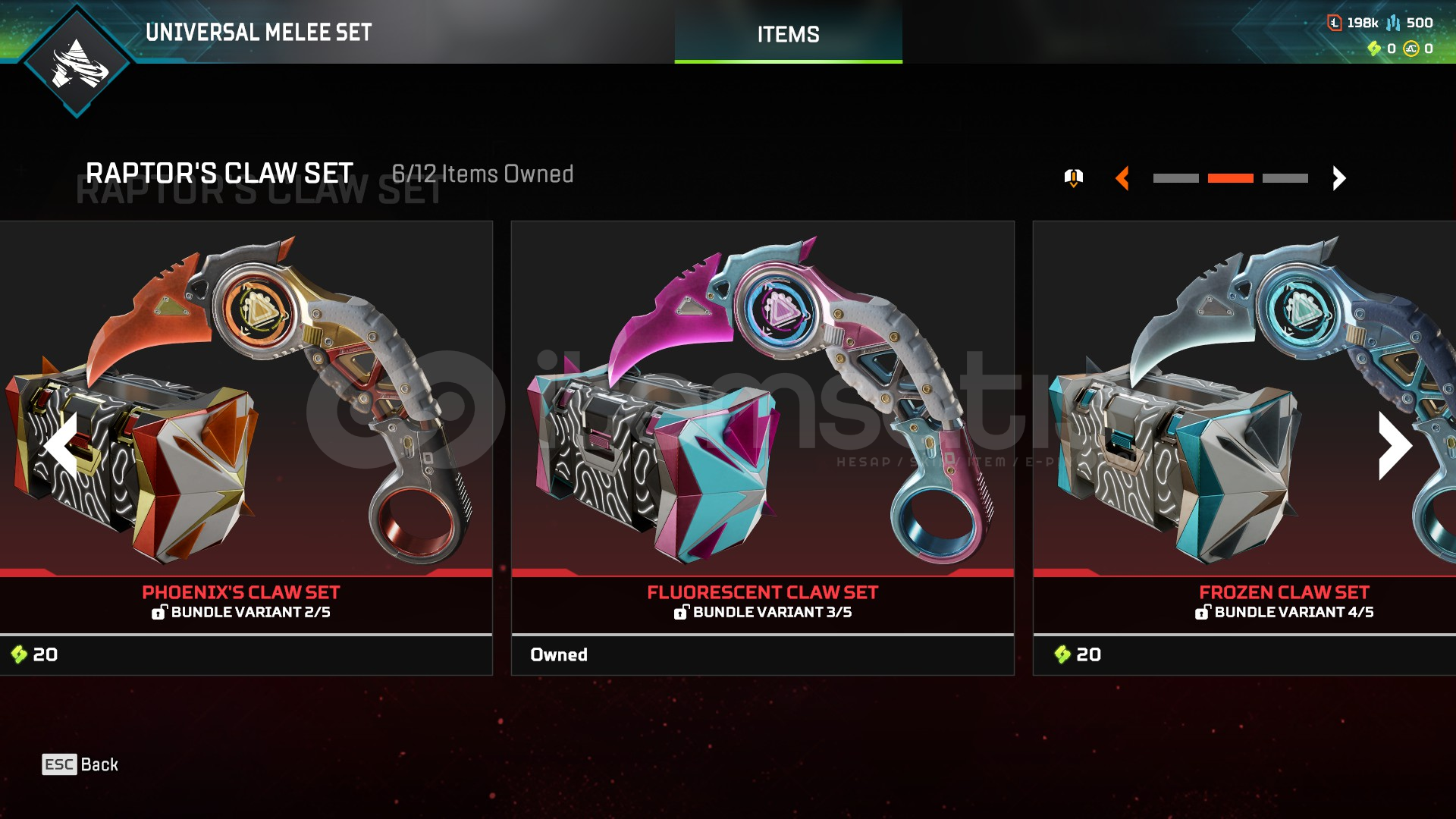Choose the Fluorescent Claw Set card
Image resolution: width=1456 pixels, height=819 pixels.
point(762,447)
